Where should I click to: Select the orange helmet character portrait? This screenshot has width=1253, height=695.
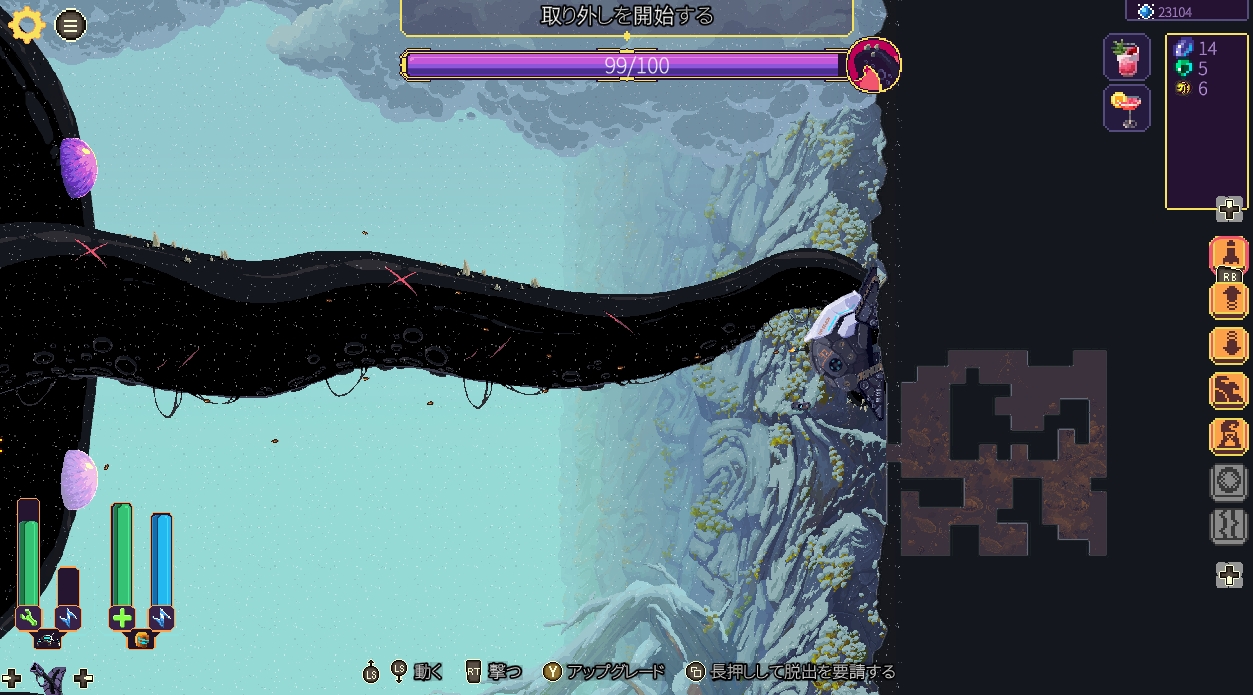pos(142,640)
